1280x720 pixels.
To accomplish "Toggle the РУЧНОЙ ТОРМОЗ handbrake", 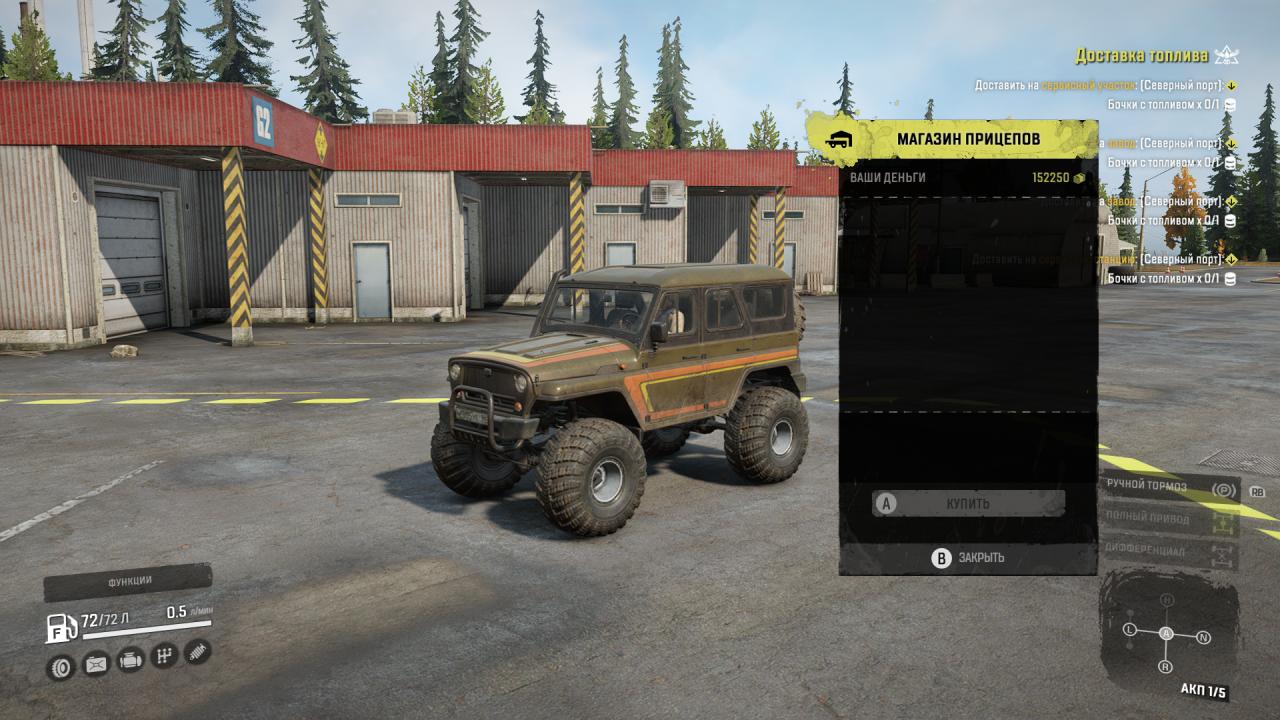I will tap(1171, 487).
